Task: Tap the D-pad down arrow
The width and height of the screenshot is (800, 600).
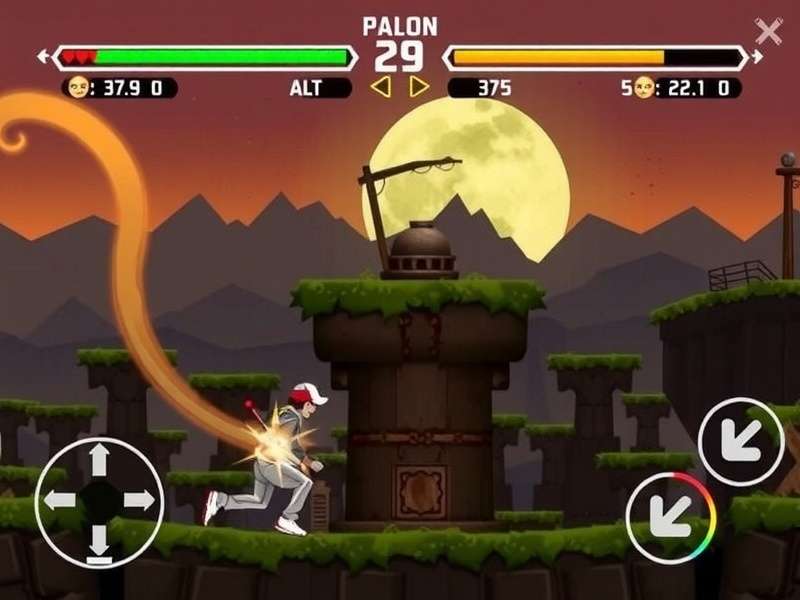Action: click(98, 542)
